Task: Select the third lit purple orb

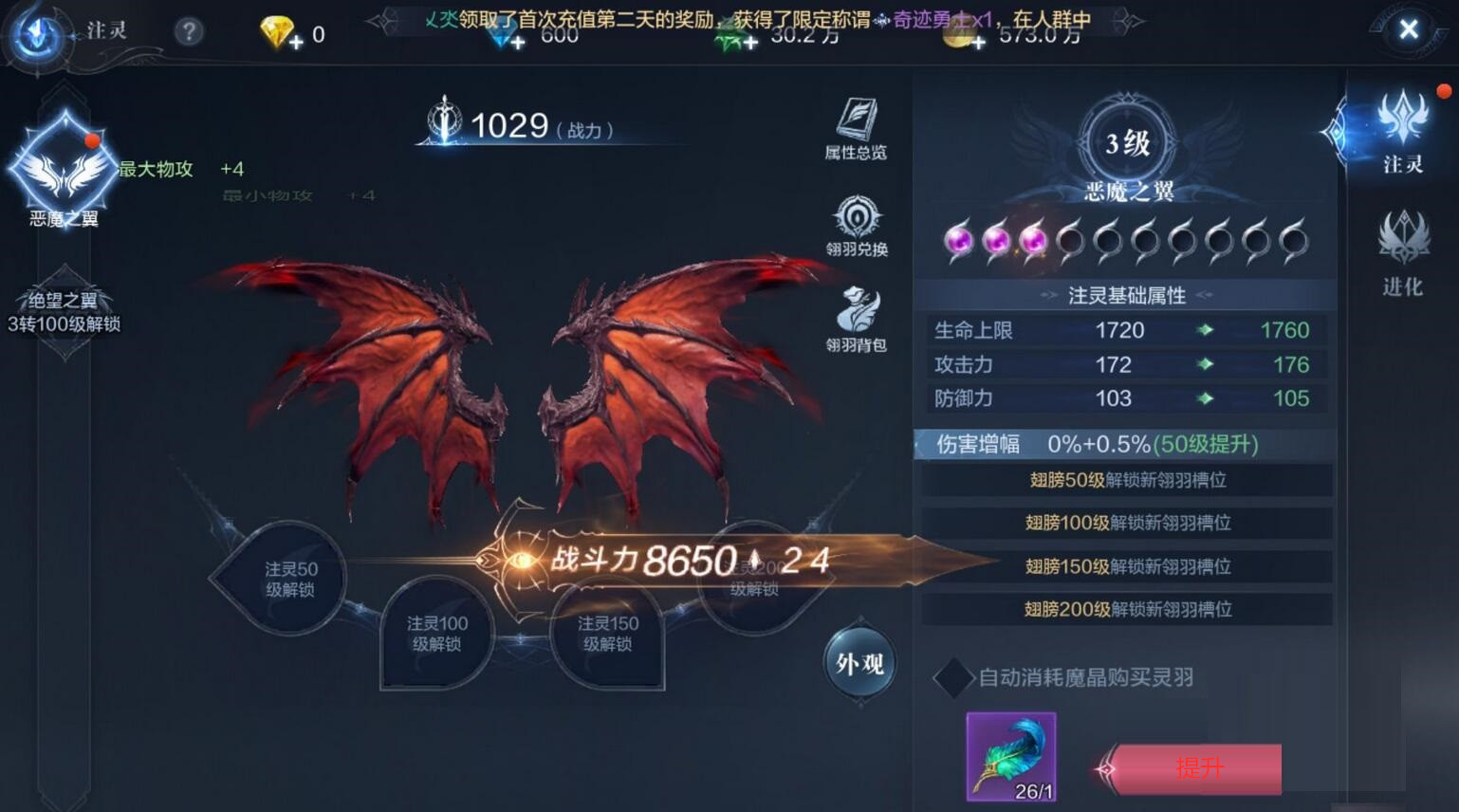Action: [1034, 241]
